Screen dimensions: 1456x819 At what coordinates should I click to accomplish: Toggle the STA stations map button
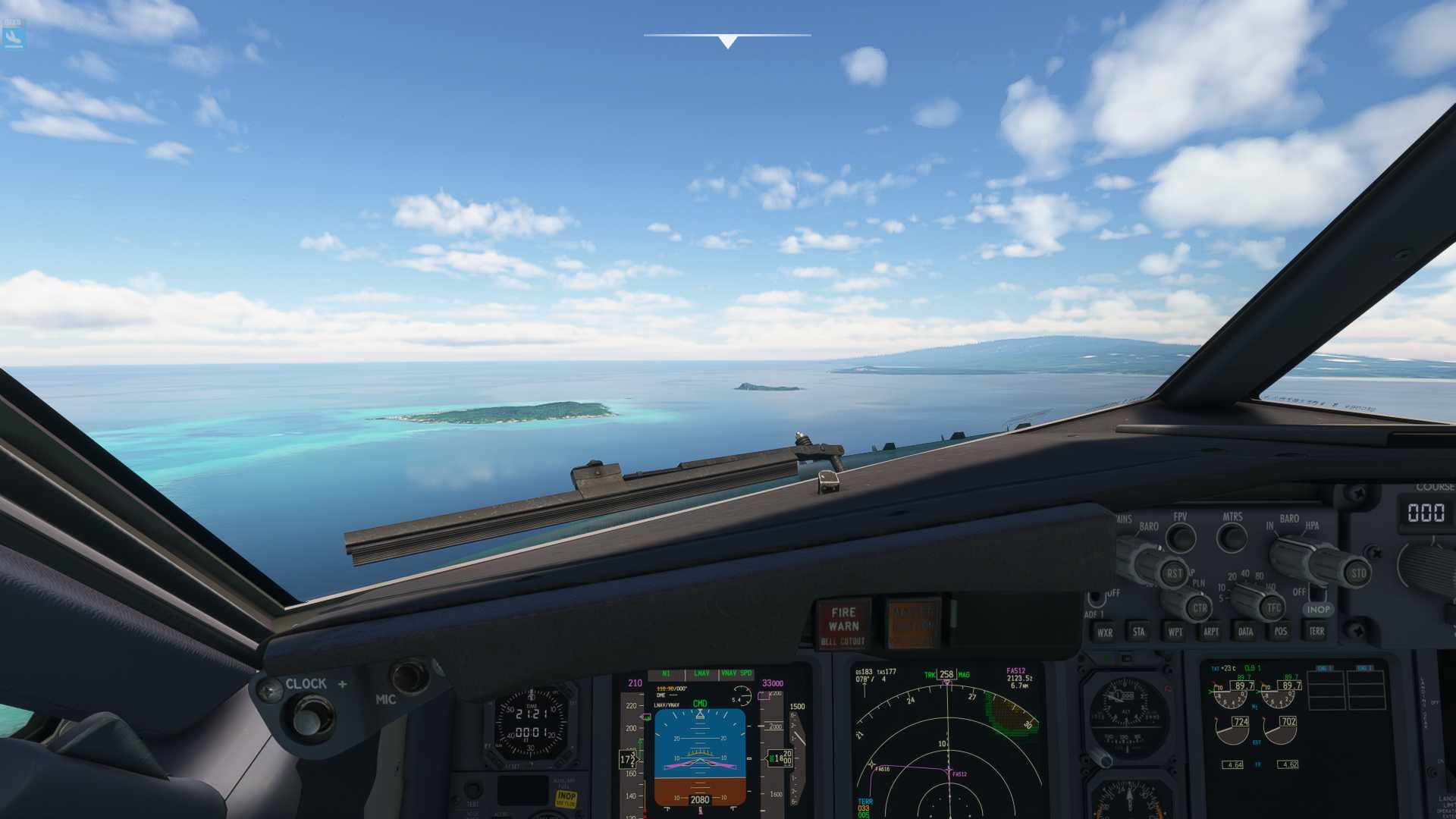(1138, 632)
